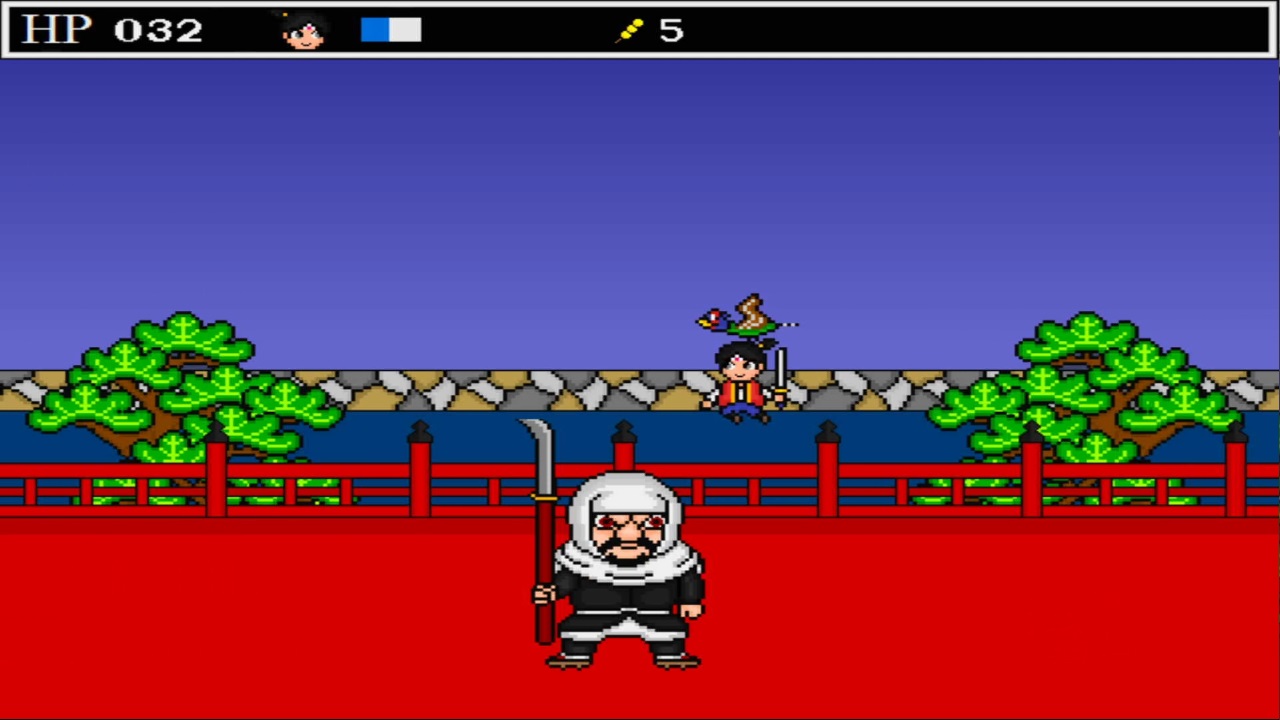This screenshot has height=720, width=1280.
Task: Click the blue health gauge bar
Action: point(390,30)
